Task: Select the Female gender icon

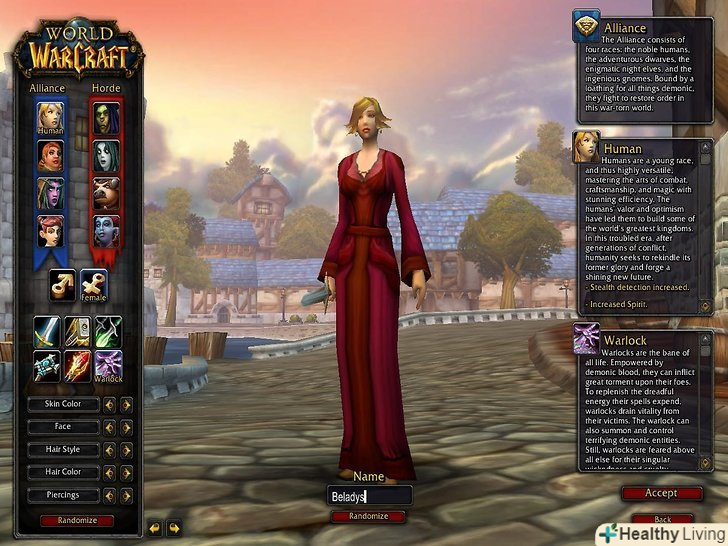Action: pyautogui.click(x=94, y=285)
